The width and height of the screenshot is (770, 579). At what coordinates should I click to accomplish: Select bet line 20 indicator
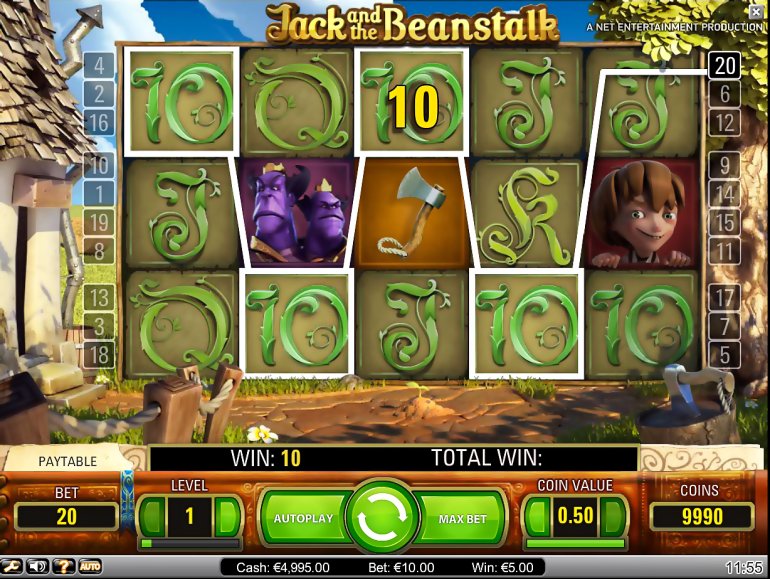click(x=724, y=67)
